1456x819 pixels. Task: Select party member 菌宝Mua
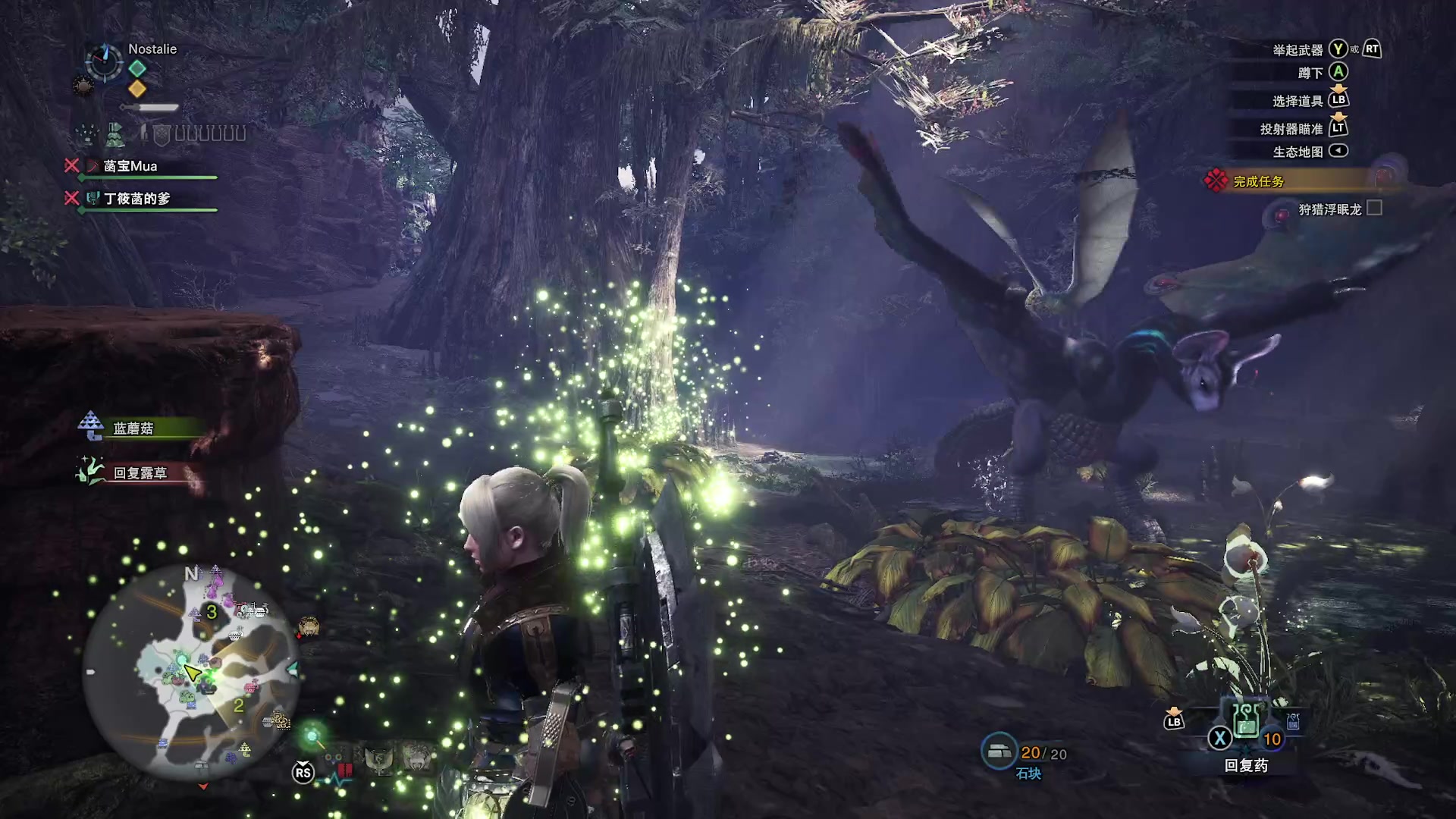tap(130, 166)
